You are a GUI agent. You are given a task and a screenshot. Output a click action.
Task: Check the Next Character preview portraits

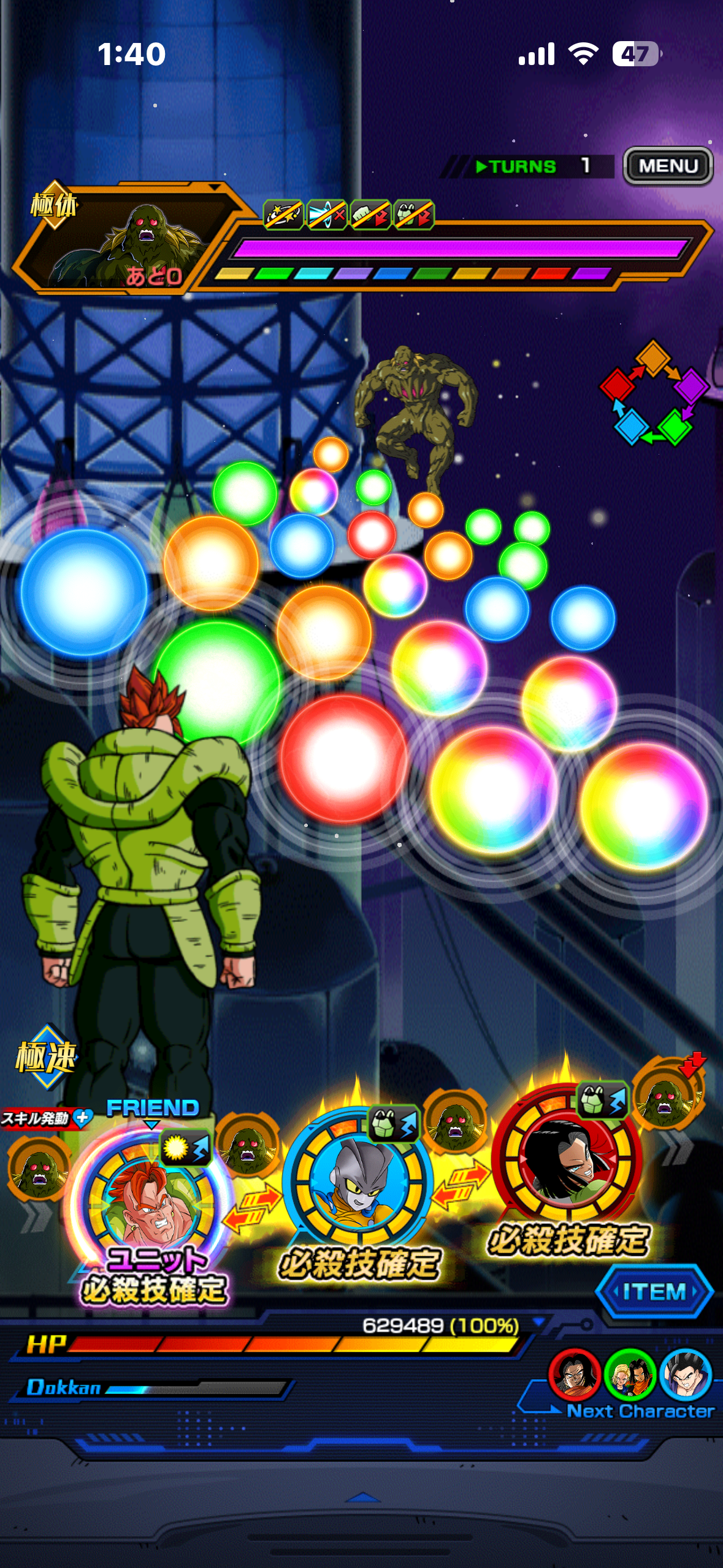pyautogui.click(x=630, y=1374)
